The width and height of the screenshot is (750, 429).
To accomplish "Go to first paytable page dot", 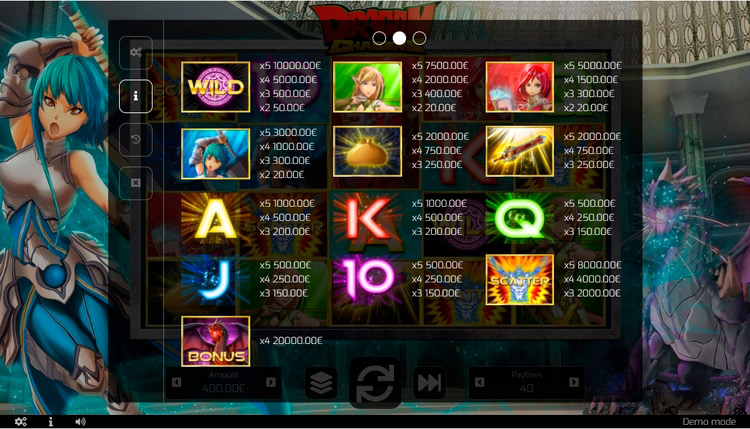I will 379,38.
